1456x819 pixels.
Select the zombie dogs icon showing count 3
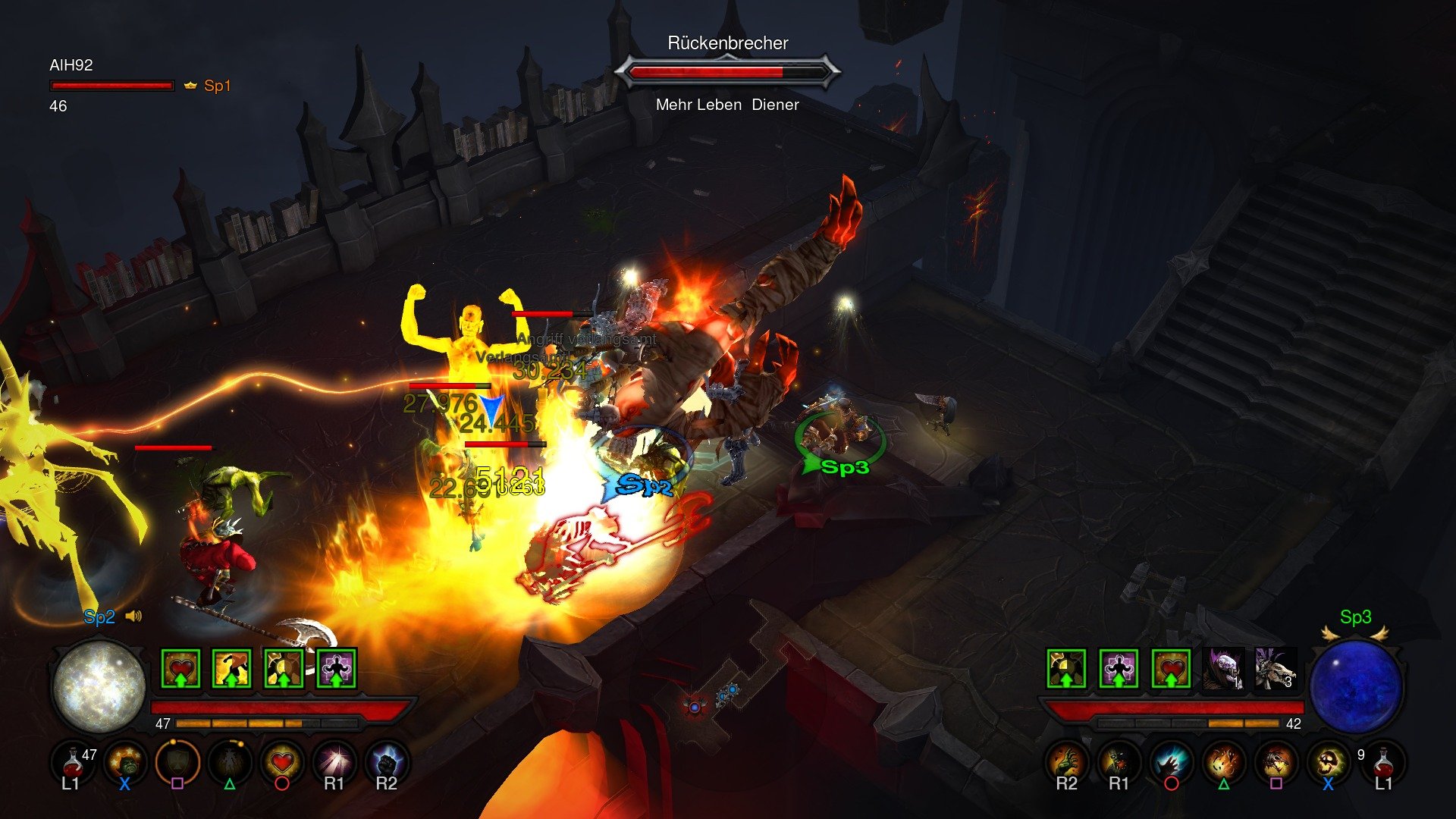coord(1276,670)
